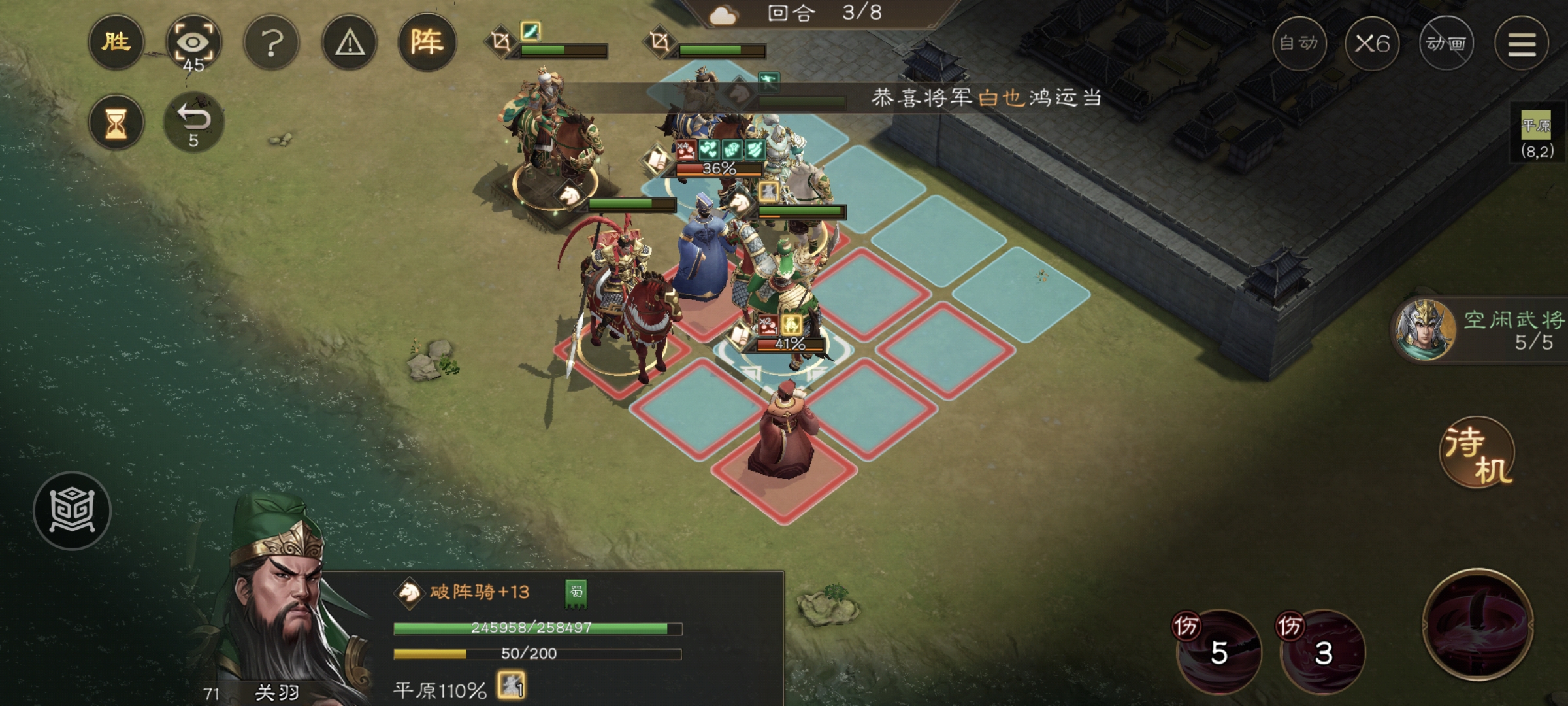Toggle the X6 game speed setting
This screenshot has height=706, width=1568.
pos(1374,41)
